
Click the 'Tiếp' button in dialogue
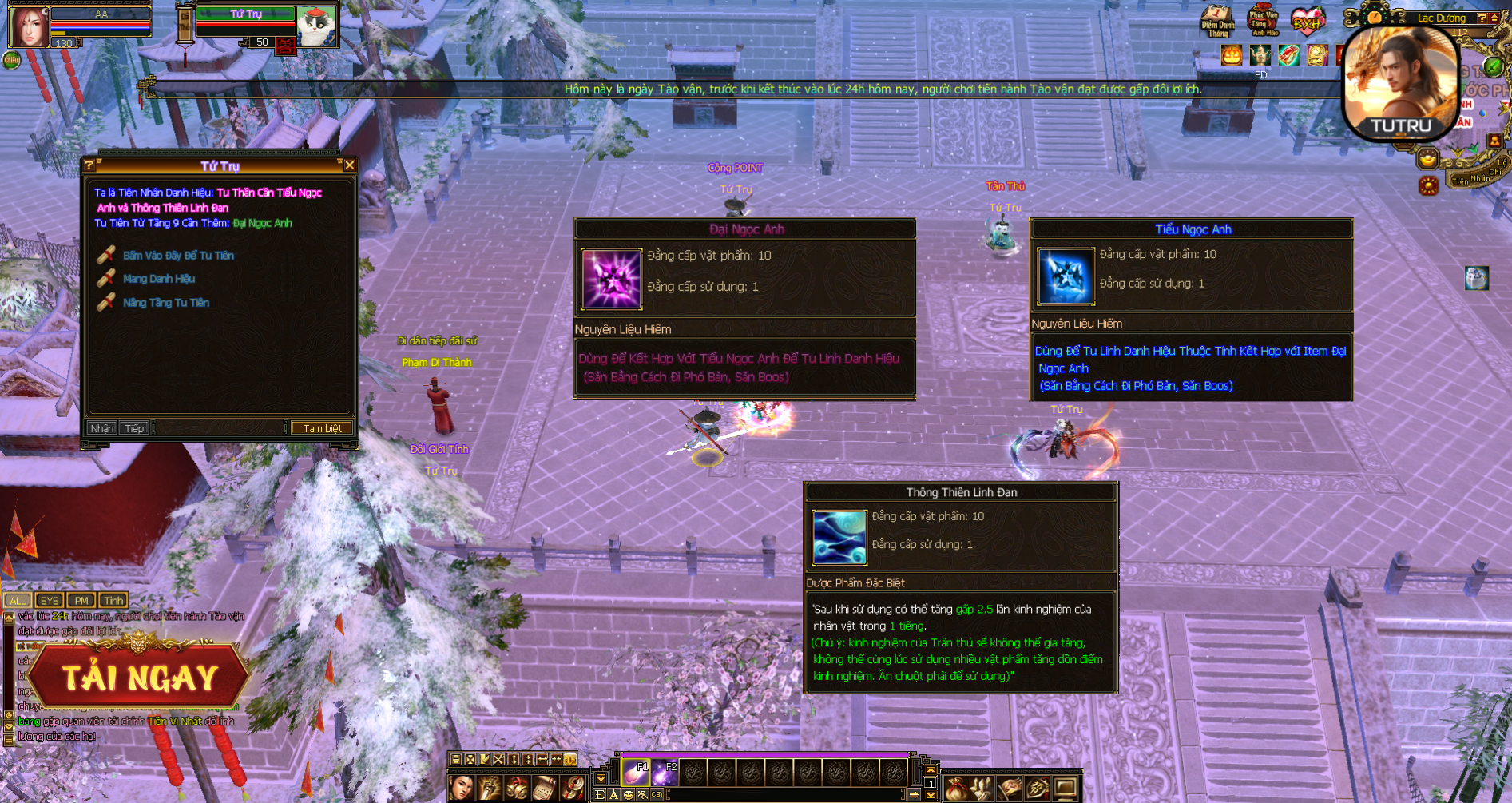click(x=134, y=428)
